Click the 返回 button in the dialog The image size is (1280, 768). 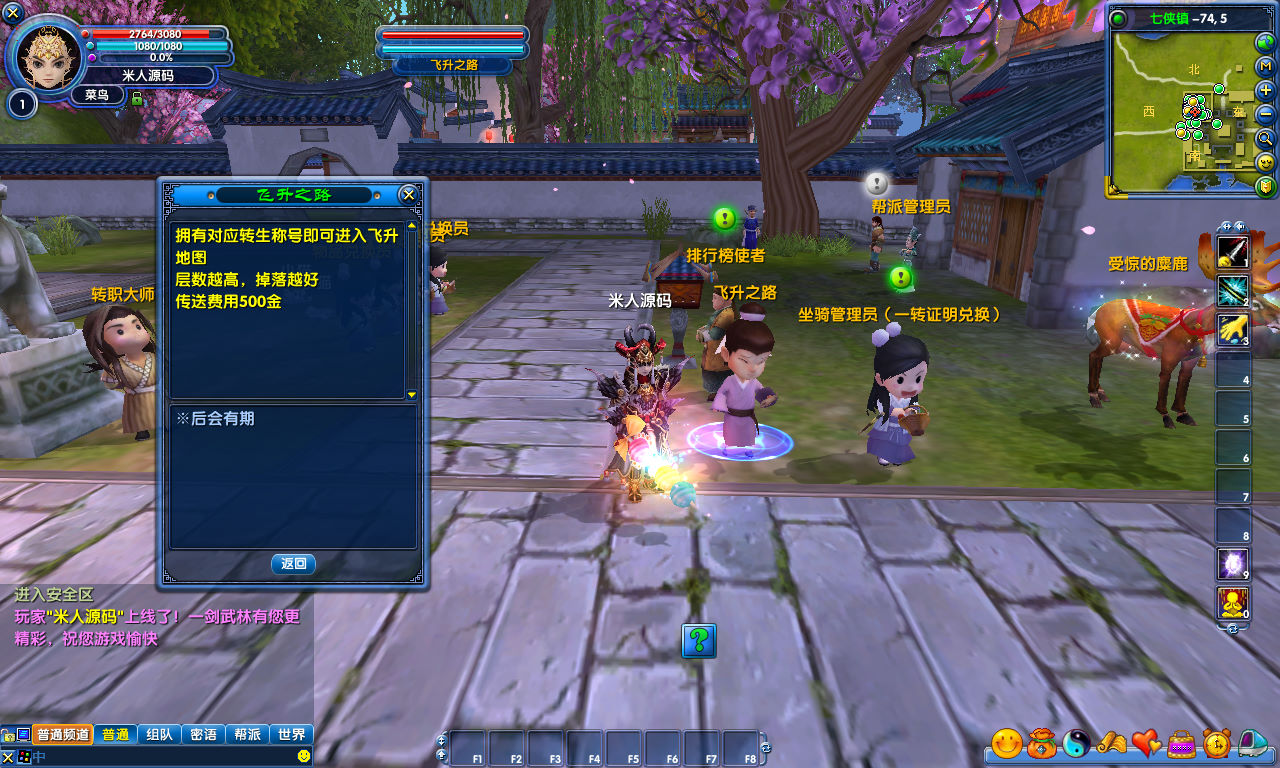(x=293, y=564)
